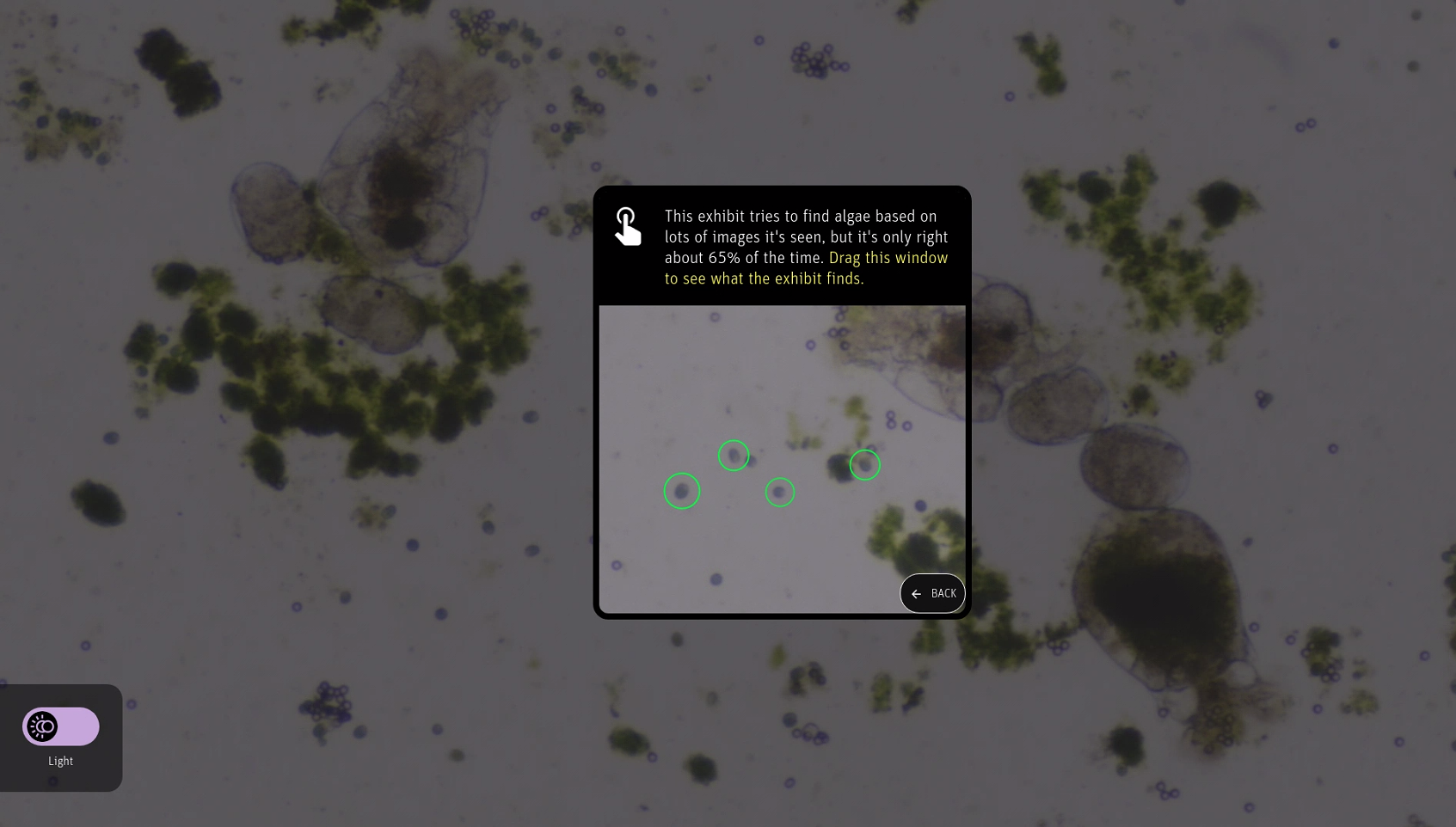This screenshot has height=827, width=1456.
Task: Select the center green detection circle
Action: [779, 492]
